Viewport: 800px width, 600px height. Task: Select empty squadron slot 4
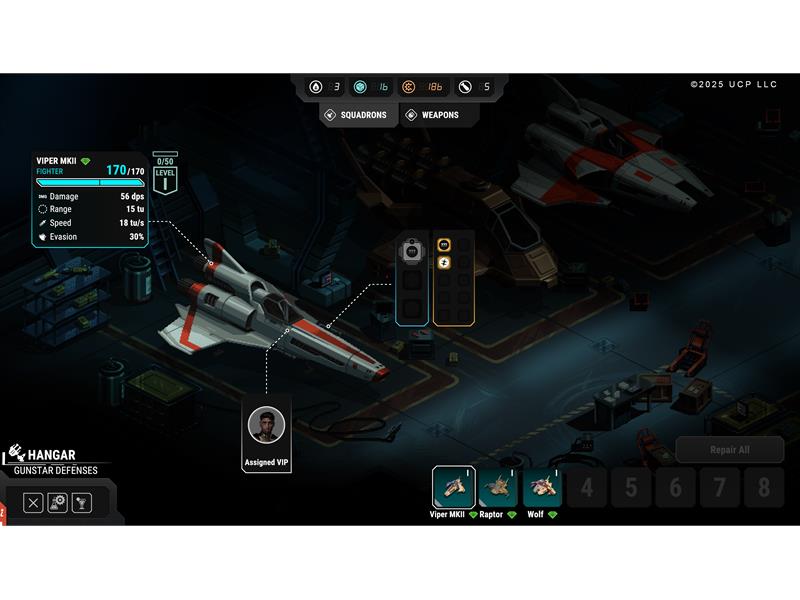588,488
